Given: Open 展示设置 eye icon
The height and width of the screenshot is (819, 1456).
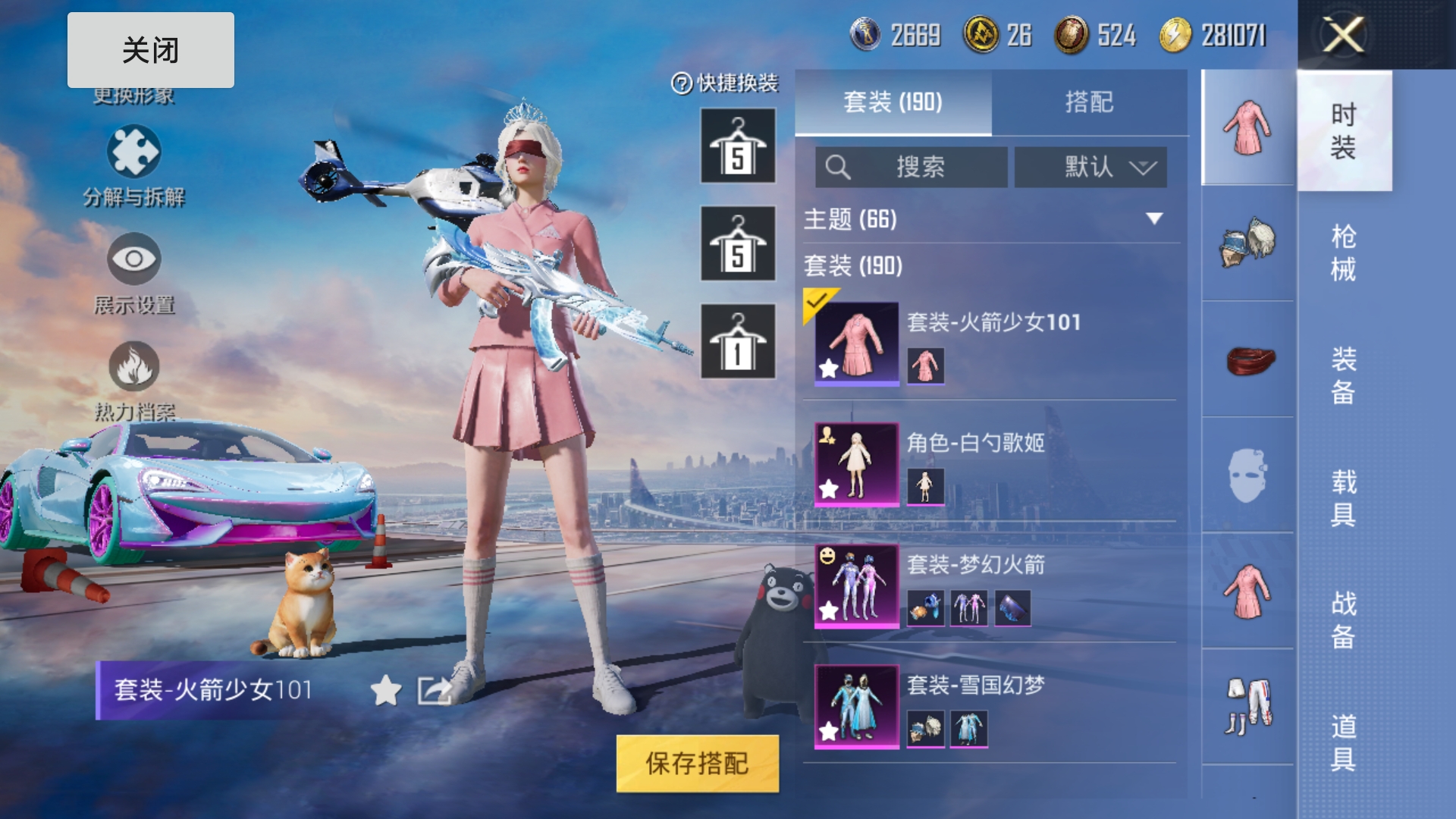Looking at the screenshot, I should point(133,259).
